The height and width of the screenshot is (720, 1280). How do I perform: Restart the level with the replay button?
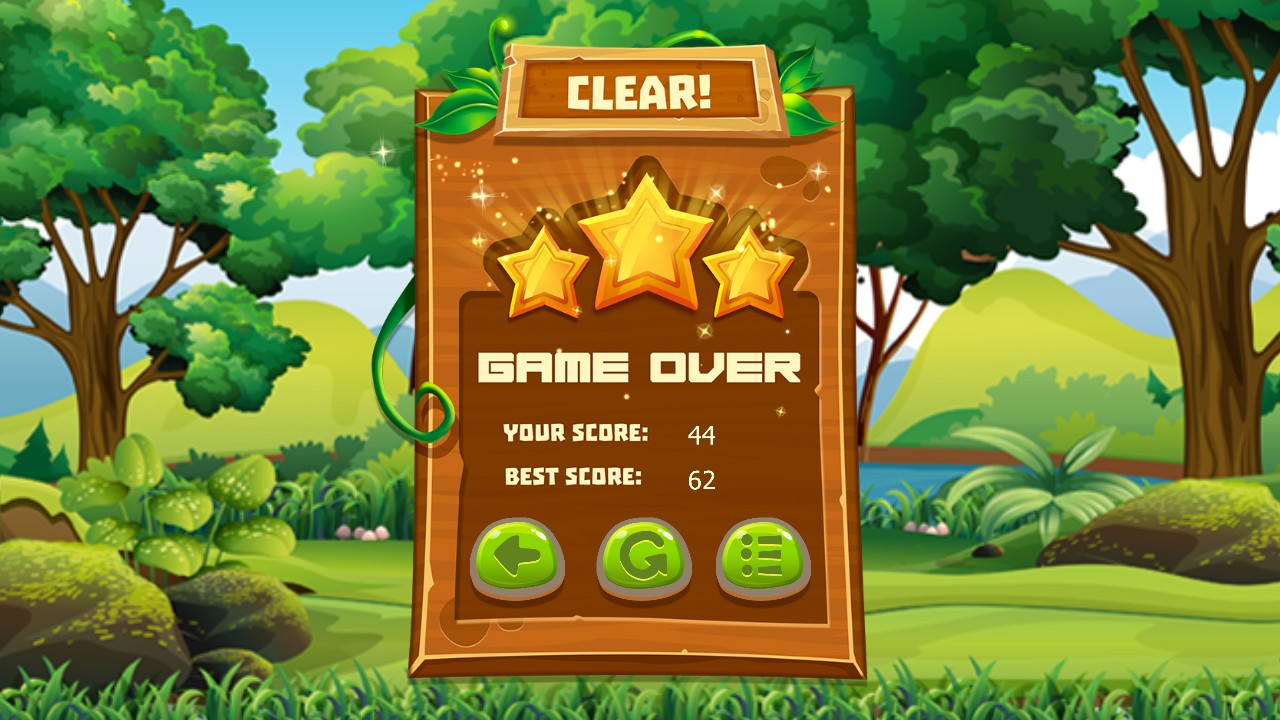[x=643, y=558]
